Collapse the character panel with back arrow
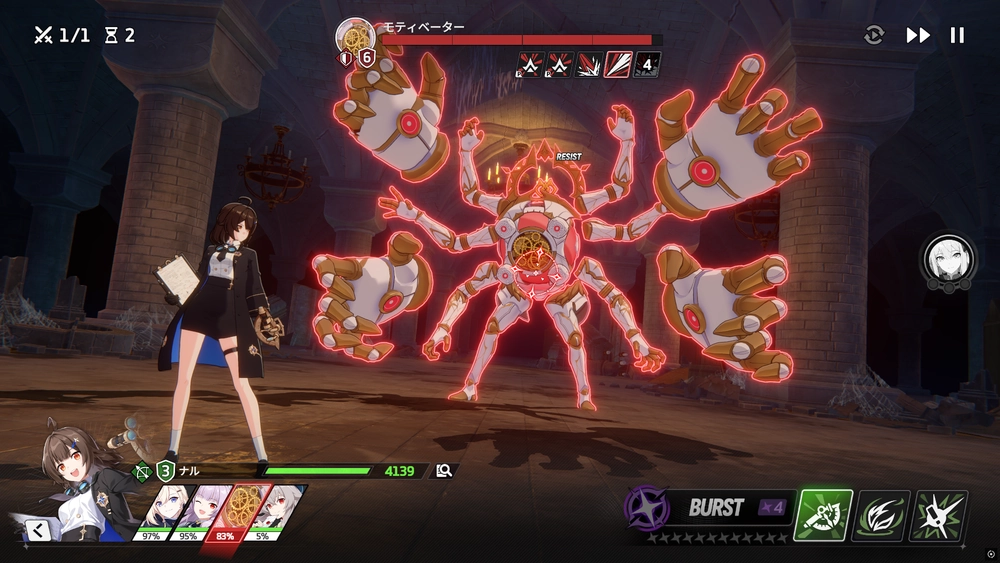This screenshot has height=563, width=1000. [x=40, y=529]
